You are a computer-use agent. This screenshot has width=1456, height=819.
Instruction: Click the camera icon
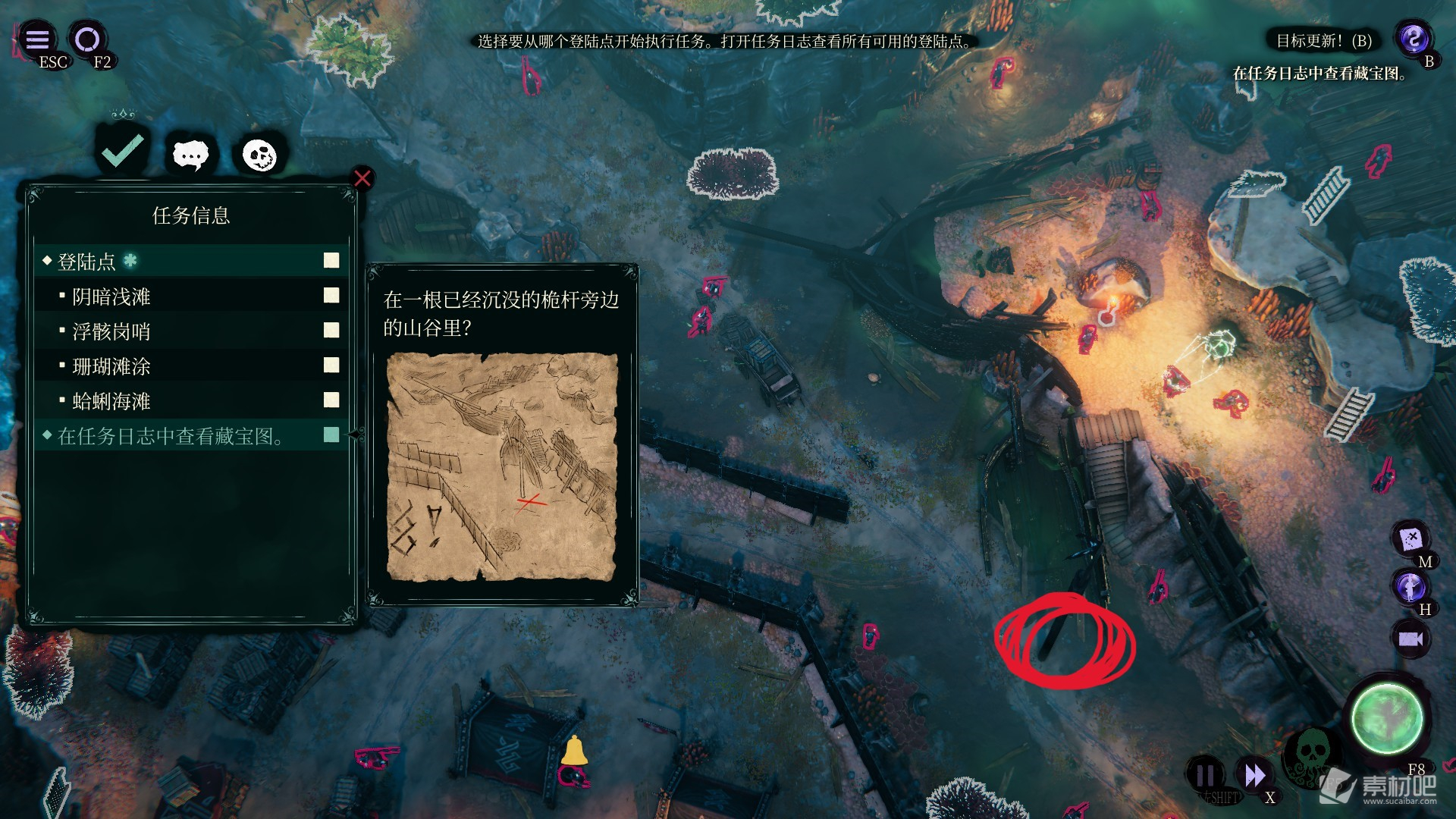[1410, 639]
